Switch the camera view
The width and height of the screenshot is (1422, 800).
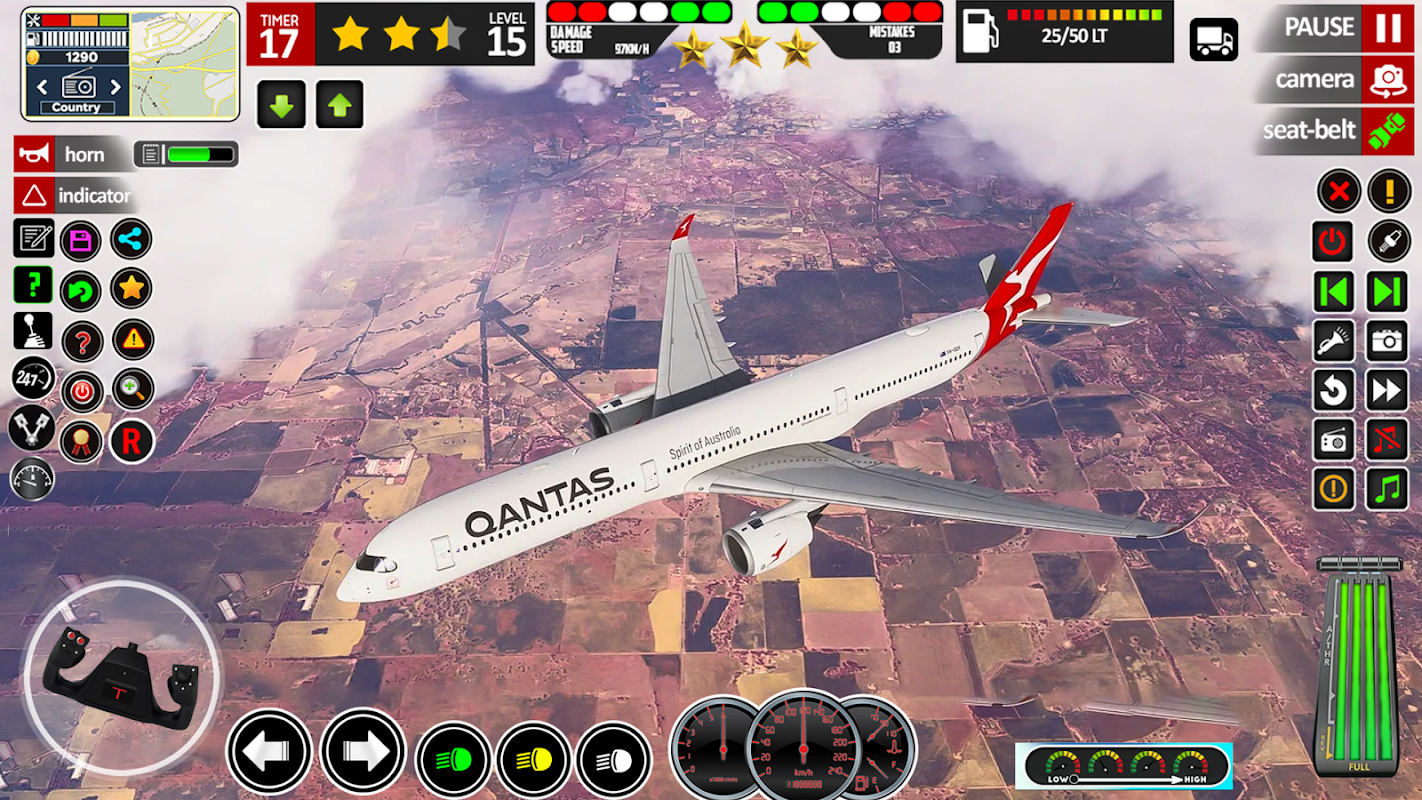[1387, 79]
